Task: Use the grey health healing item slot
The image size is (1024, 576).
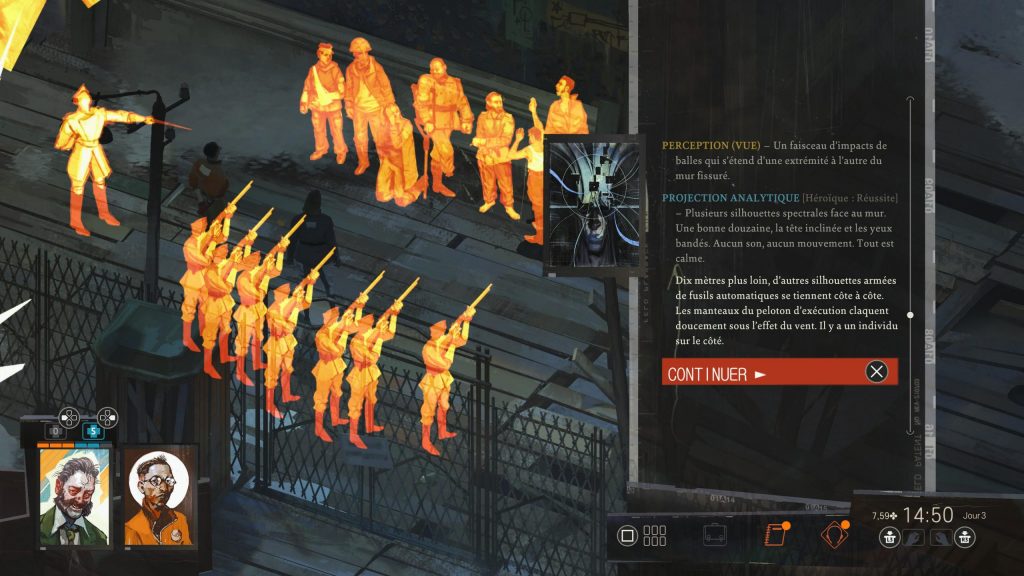Action: 56,431
